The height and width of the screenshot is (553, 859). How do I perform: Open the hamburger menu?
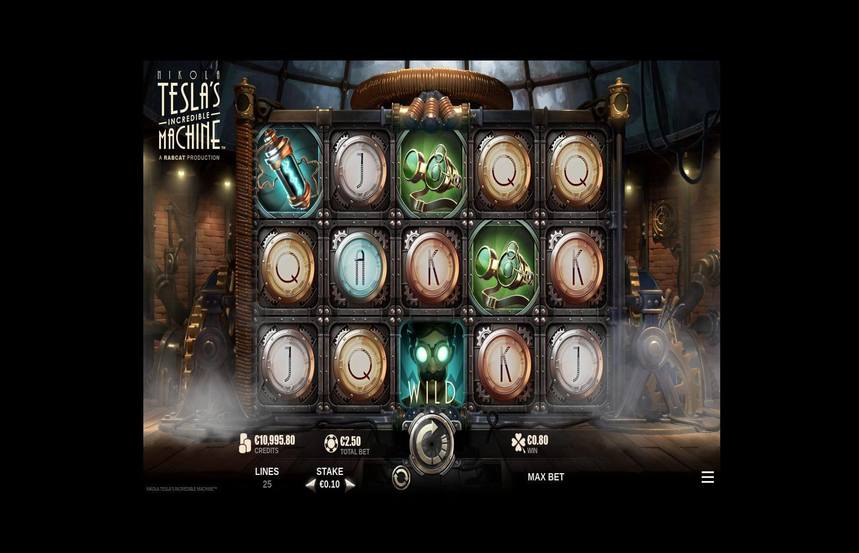708,477
